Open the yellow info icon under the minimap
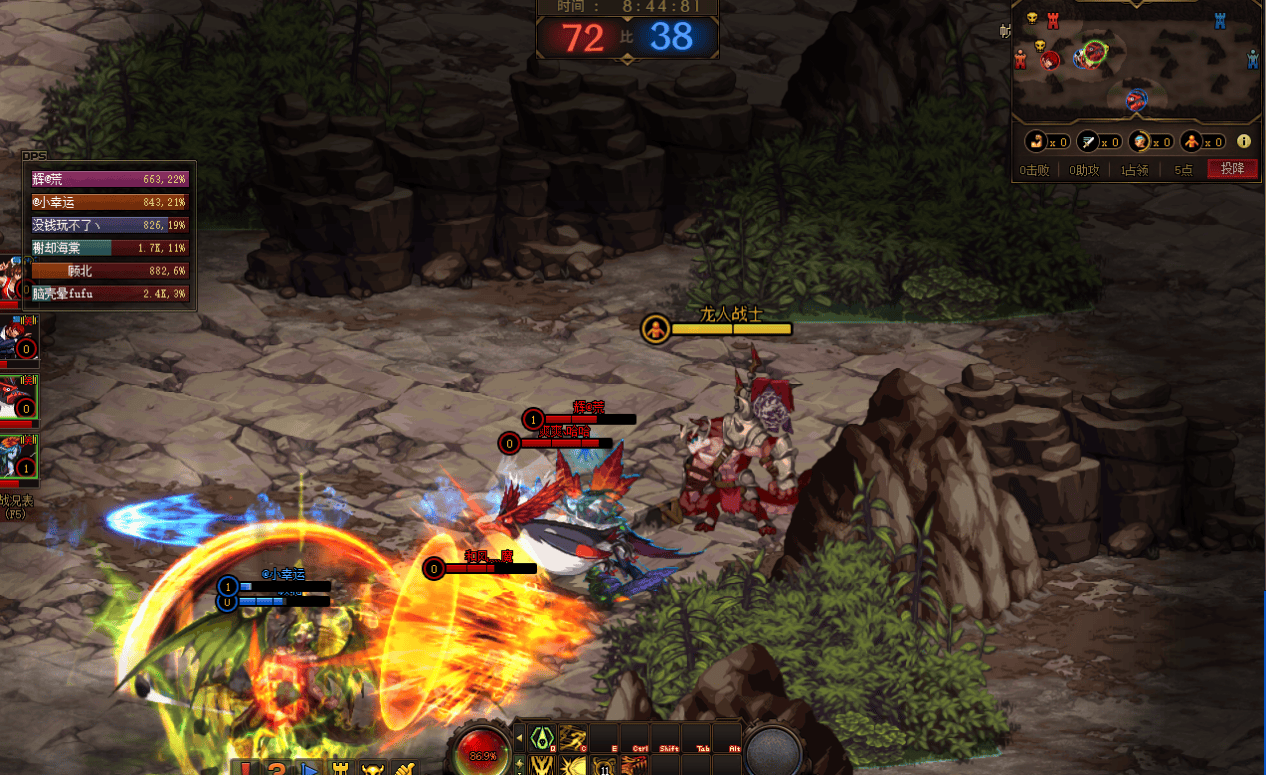 pos(1244,142)
